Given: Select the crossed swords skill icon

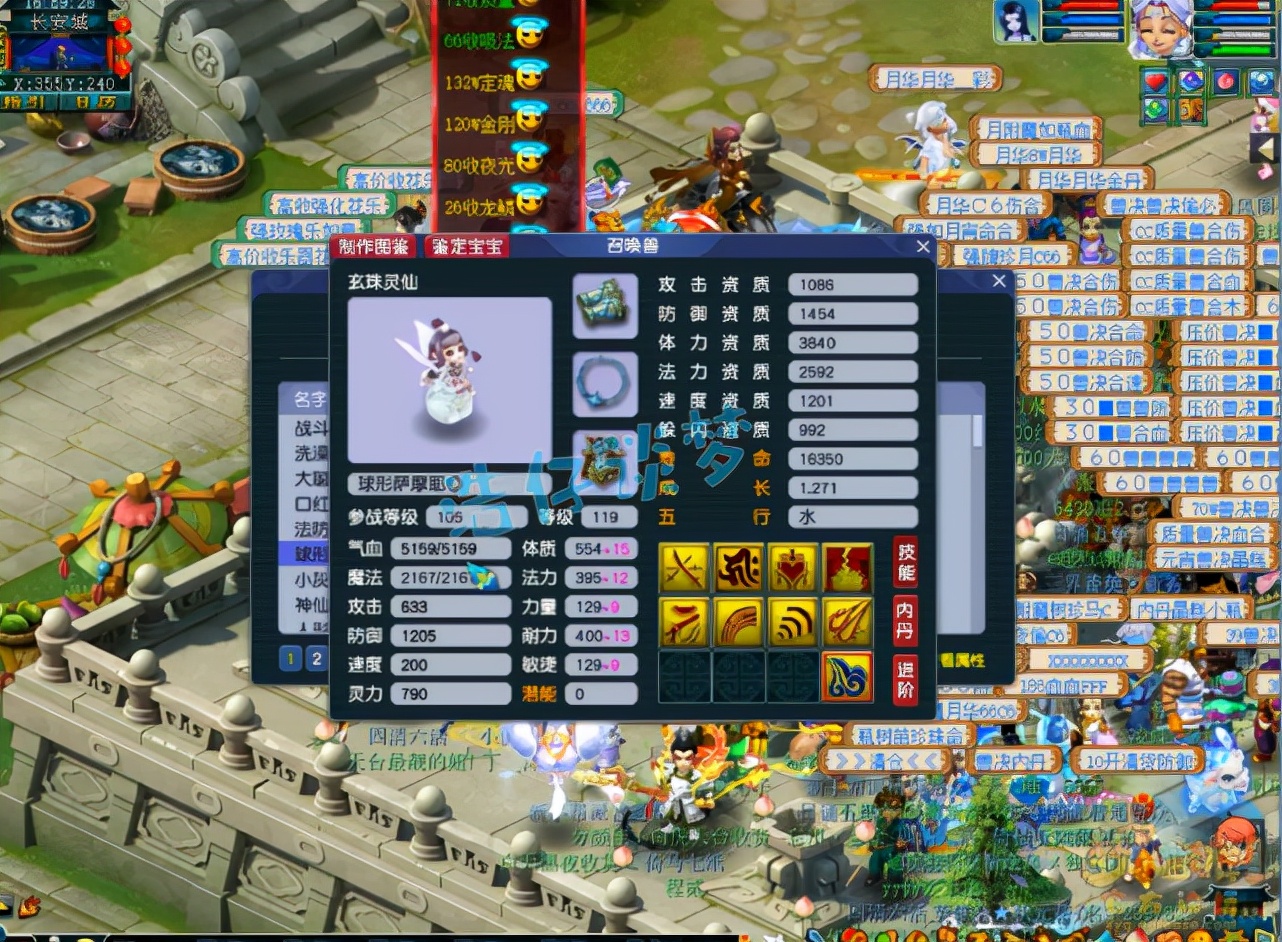Looking at the screenshot, I should point(685,568).
